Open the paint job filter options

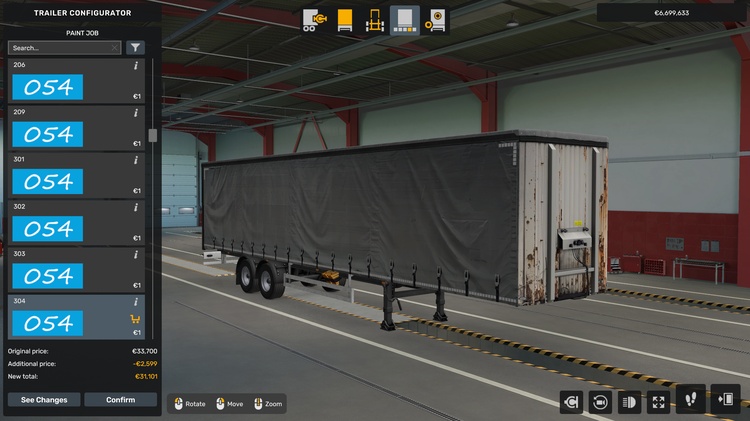coord(135,47)
